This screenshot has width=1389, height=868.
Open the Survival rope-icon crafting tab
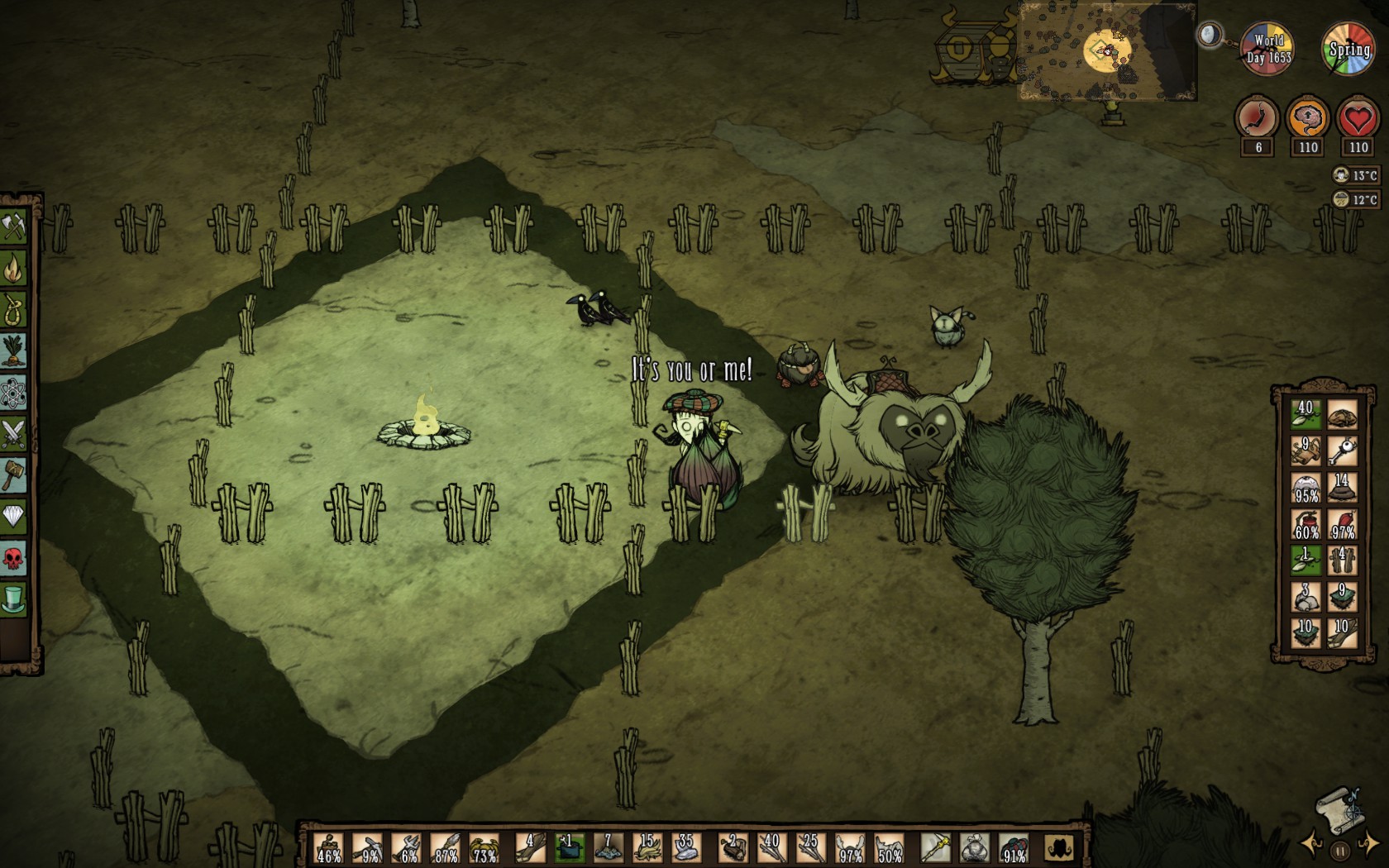(x=14, y=309)
